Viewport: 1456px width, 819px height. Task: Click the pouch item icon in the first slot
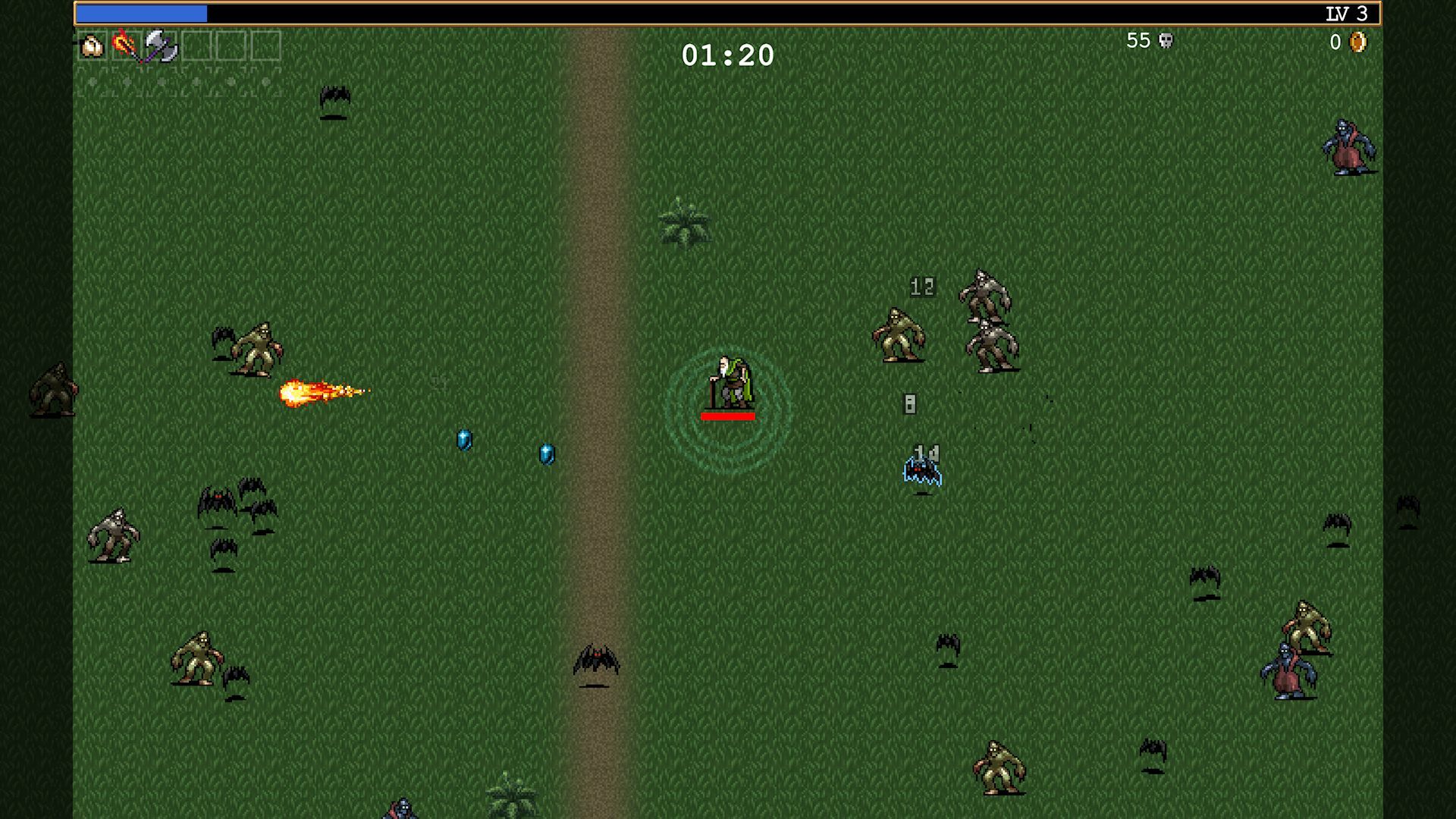click(92, 47)
